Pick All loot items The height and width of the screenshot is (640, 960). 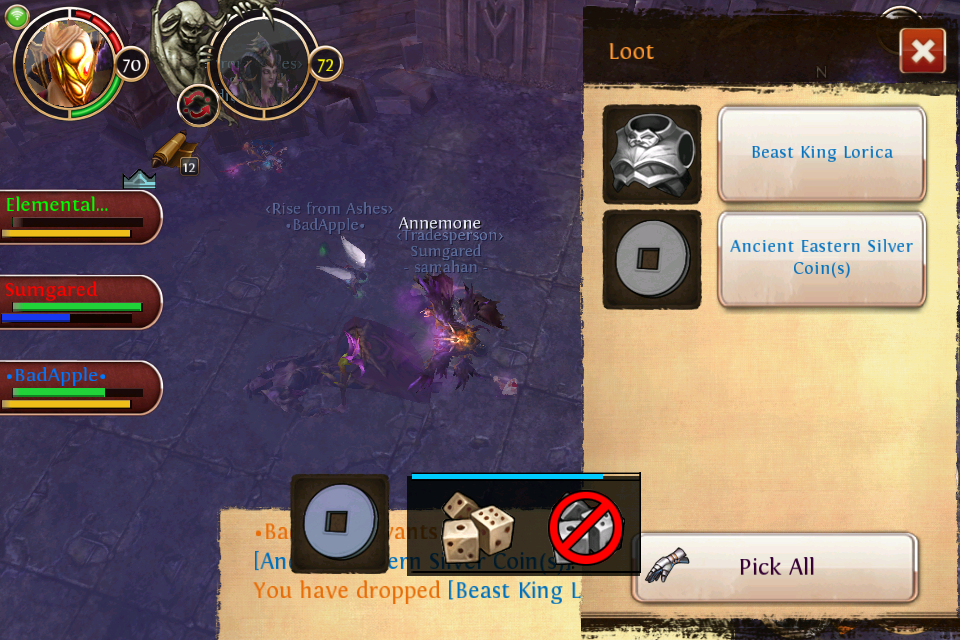(x=775, y=567)
